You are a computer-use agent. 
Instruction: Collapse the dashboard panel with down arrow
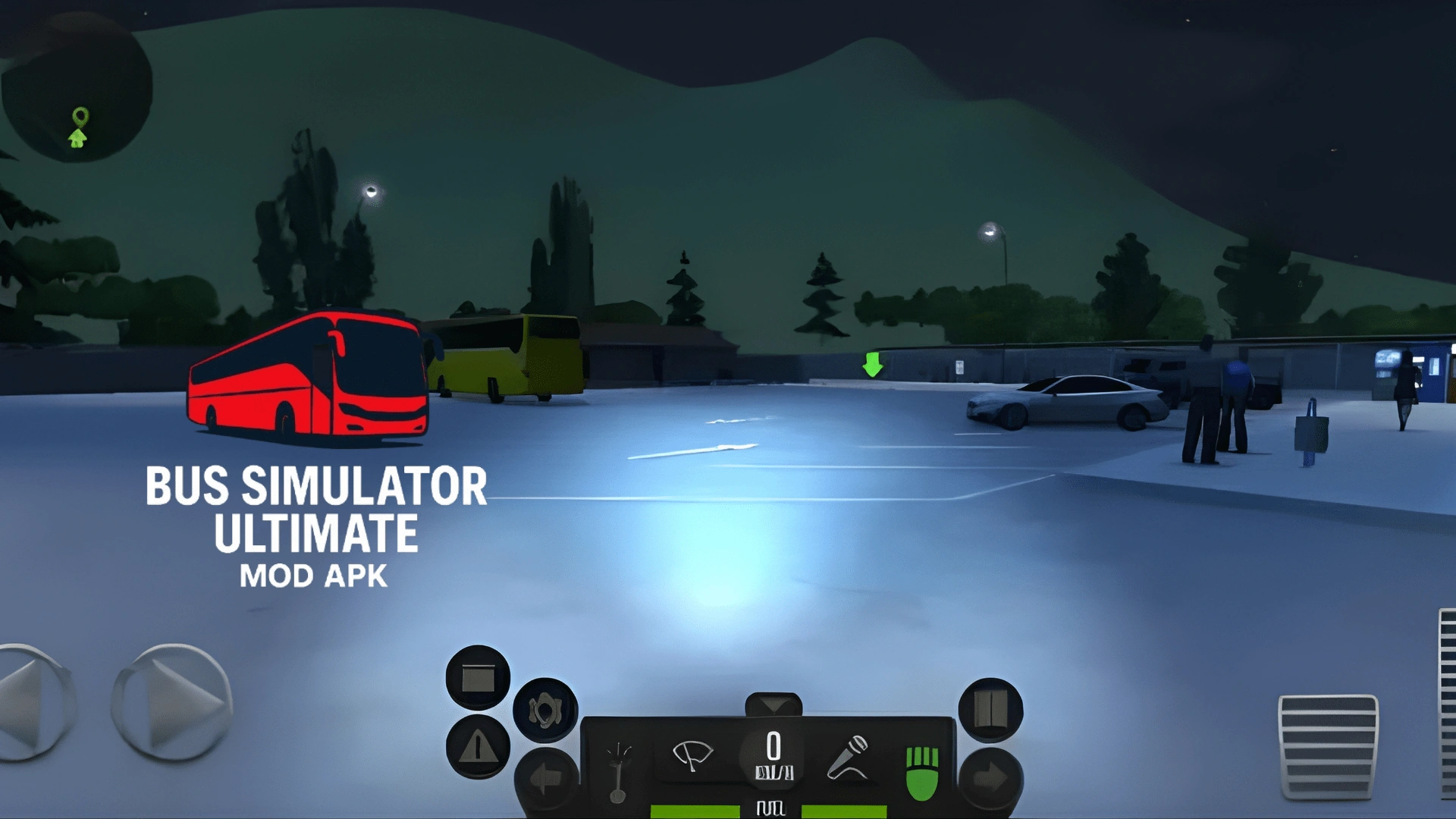coord(773,705)
